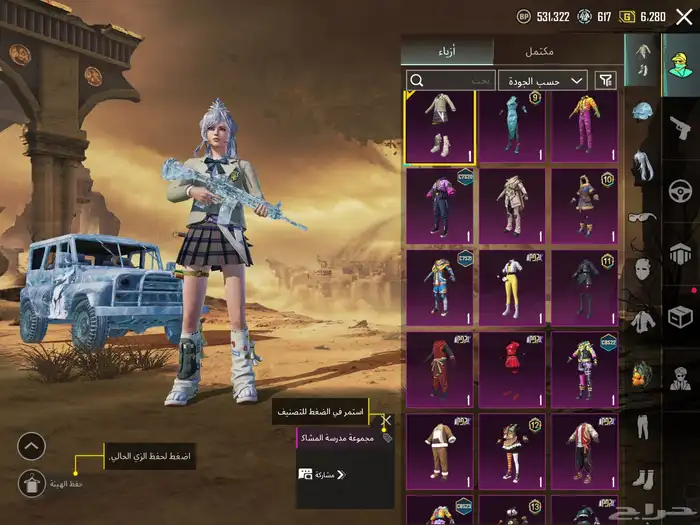Click the مشاركة share button

(x=322, y=474)
